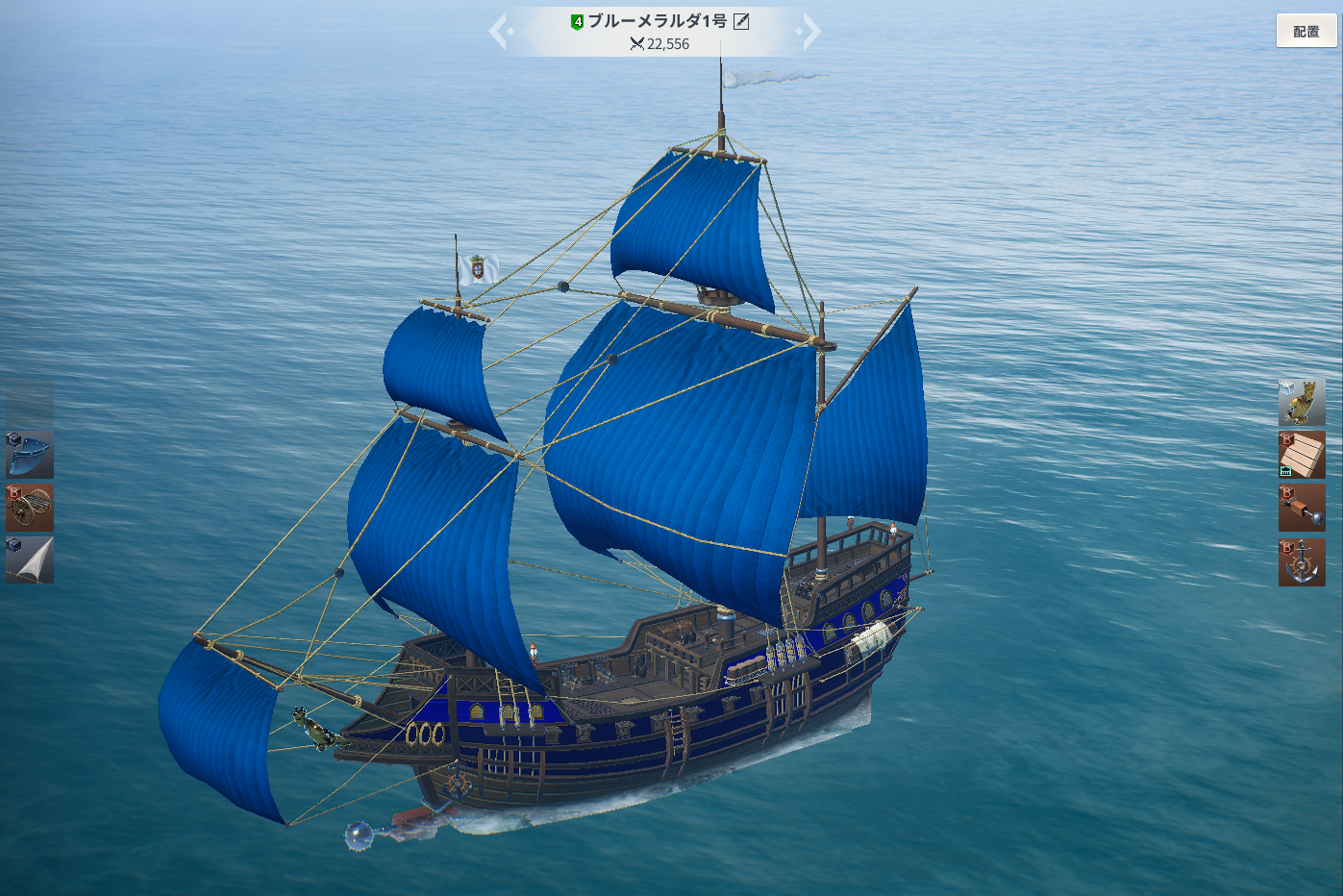Switch to the previous ship with the left arrow

pos(500,31)
